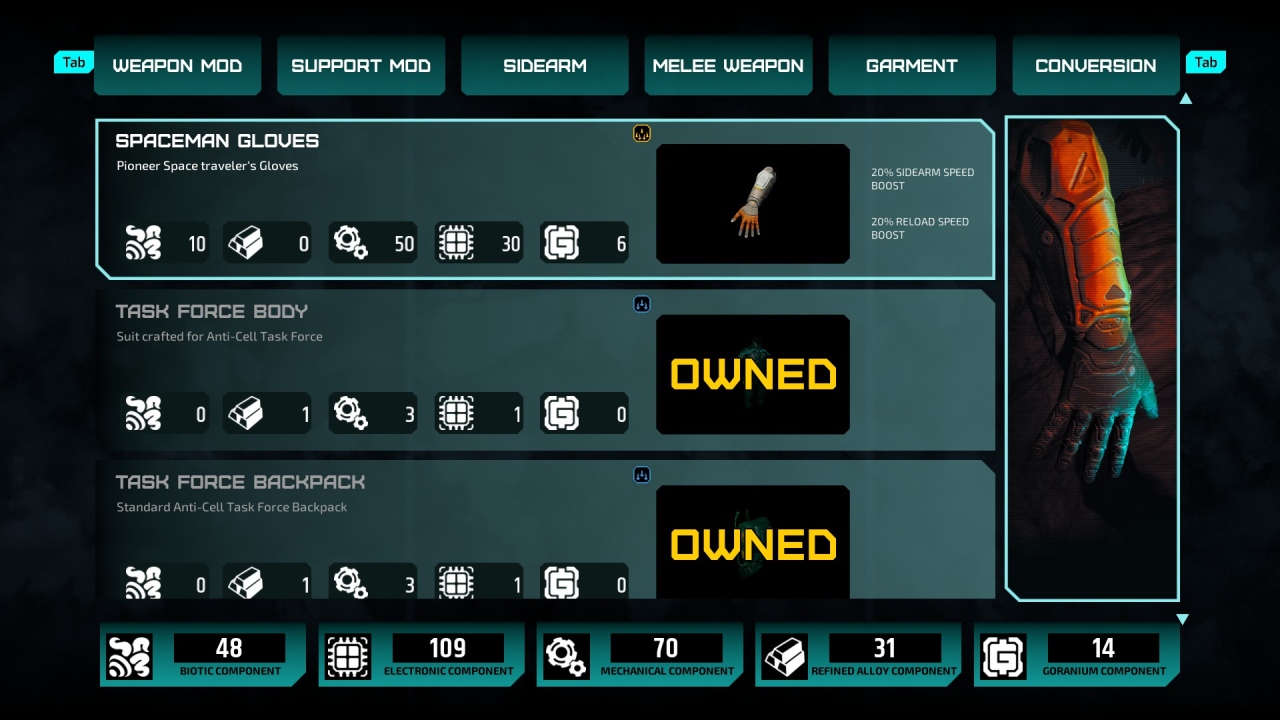The image size is (1280, 720).
Task: Click the up scroll arrow above item preview
Action: tap(1186, 98)
